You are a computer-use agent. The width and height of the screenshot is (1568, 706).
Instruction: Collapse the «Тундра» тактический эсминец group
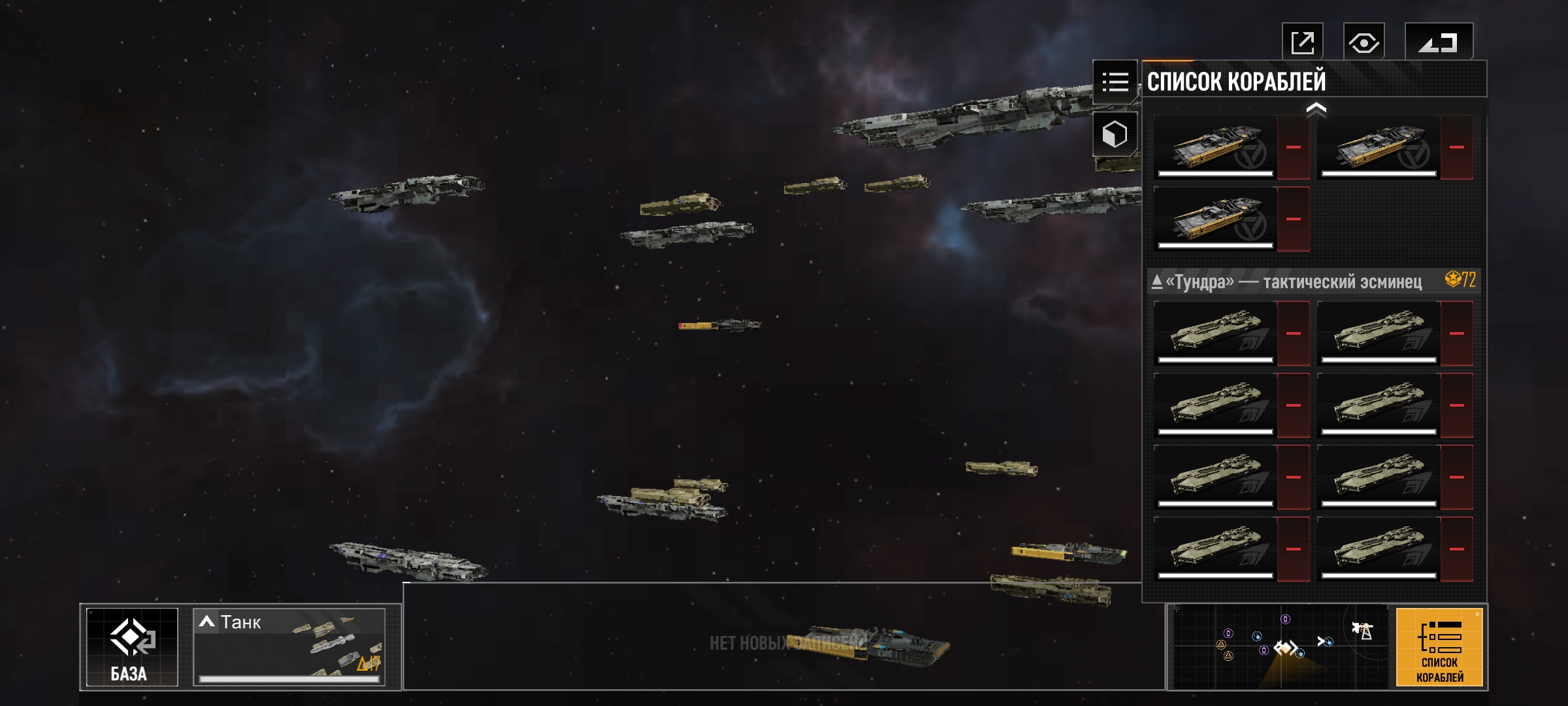pos(1157,282)
